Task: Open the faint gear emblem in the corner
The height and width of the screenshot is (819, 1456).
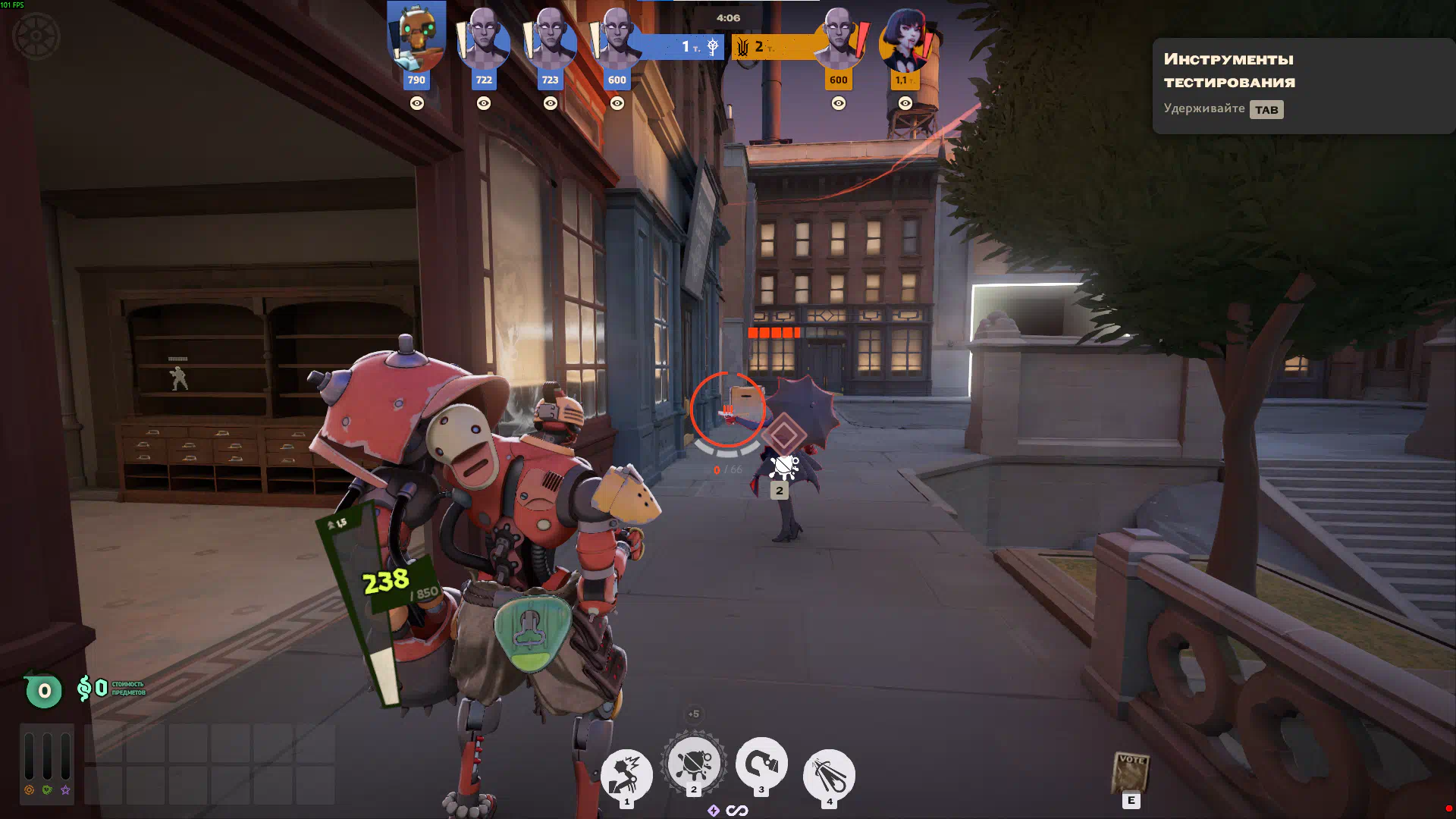Action: 36,36
